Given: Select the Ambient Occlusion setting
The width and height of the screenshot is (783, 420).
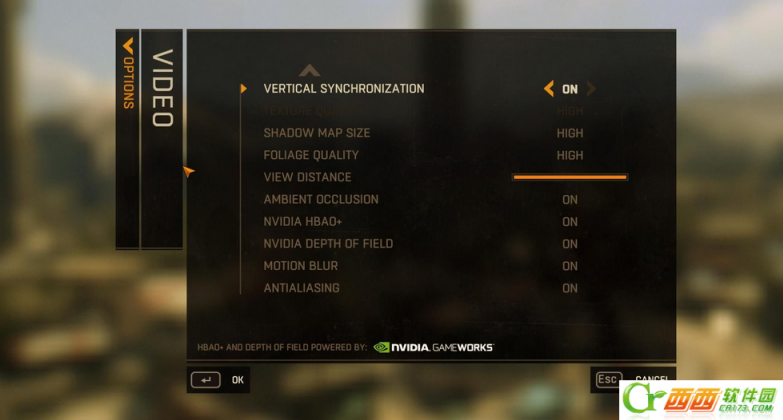Looking at the screenshot, I should coord(320,199).
